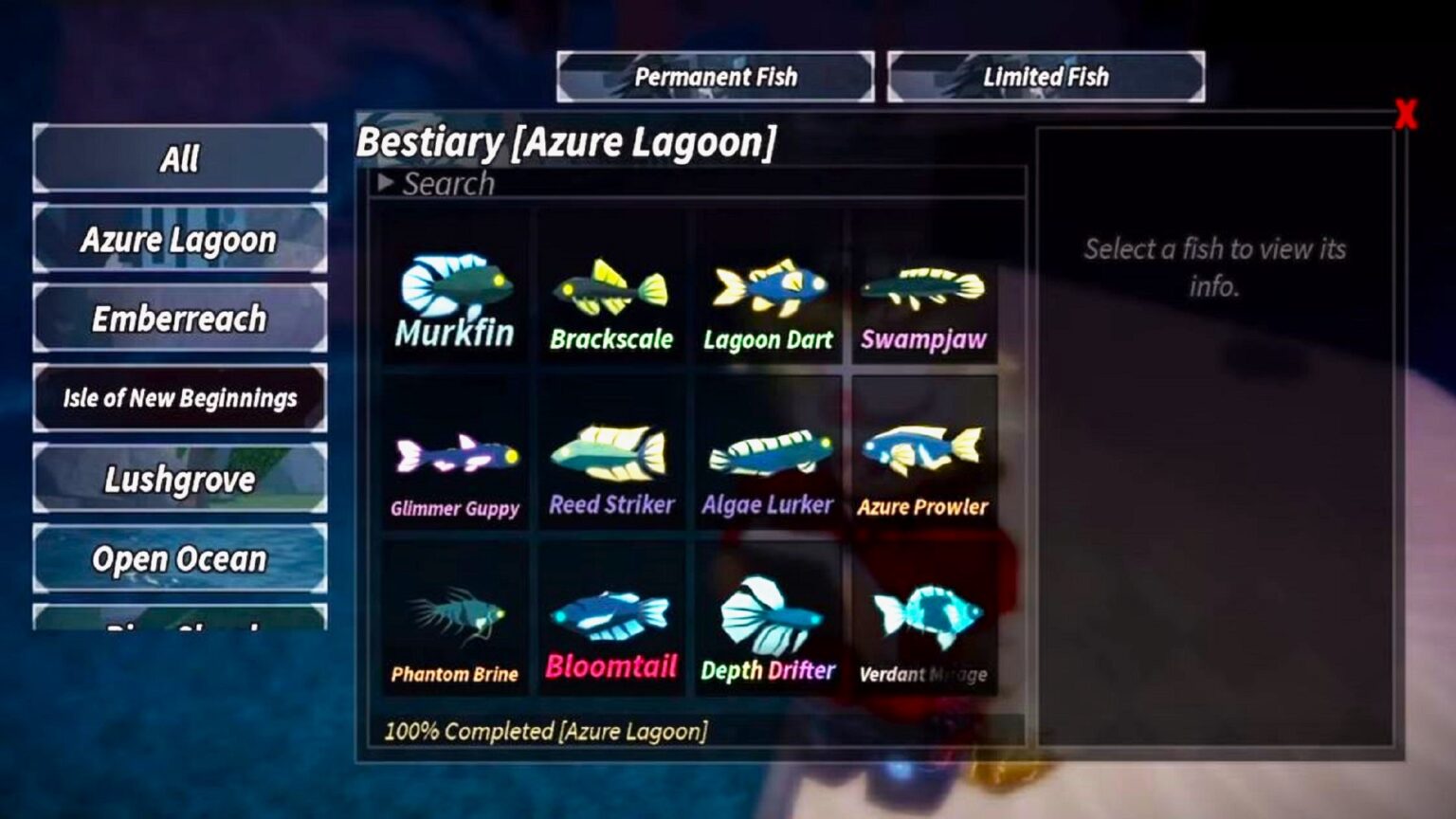The width and height of the screenshot is (1456, 819).
Task: Select the Azure Lagoon region filter
Action: [180, 240]
